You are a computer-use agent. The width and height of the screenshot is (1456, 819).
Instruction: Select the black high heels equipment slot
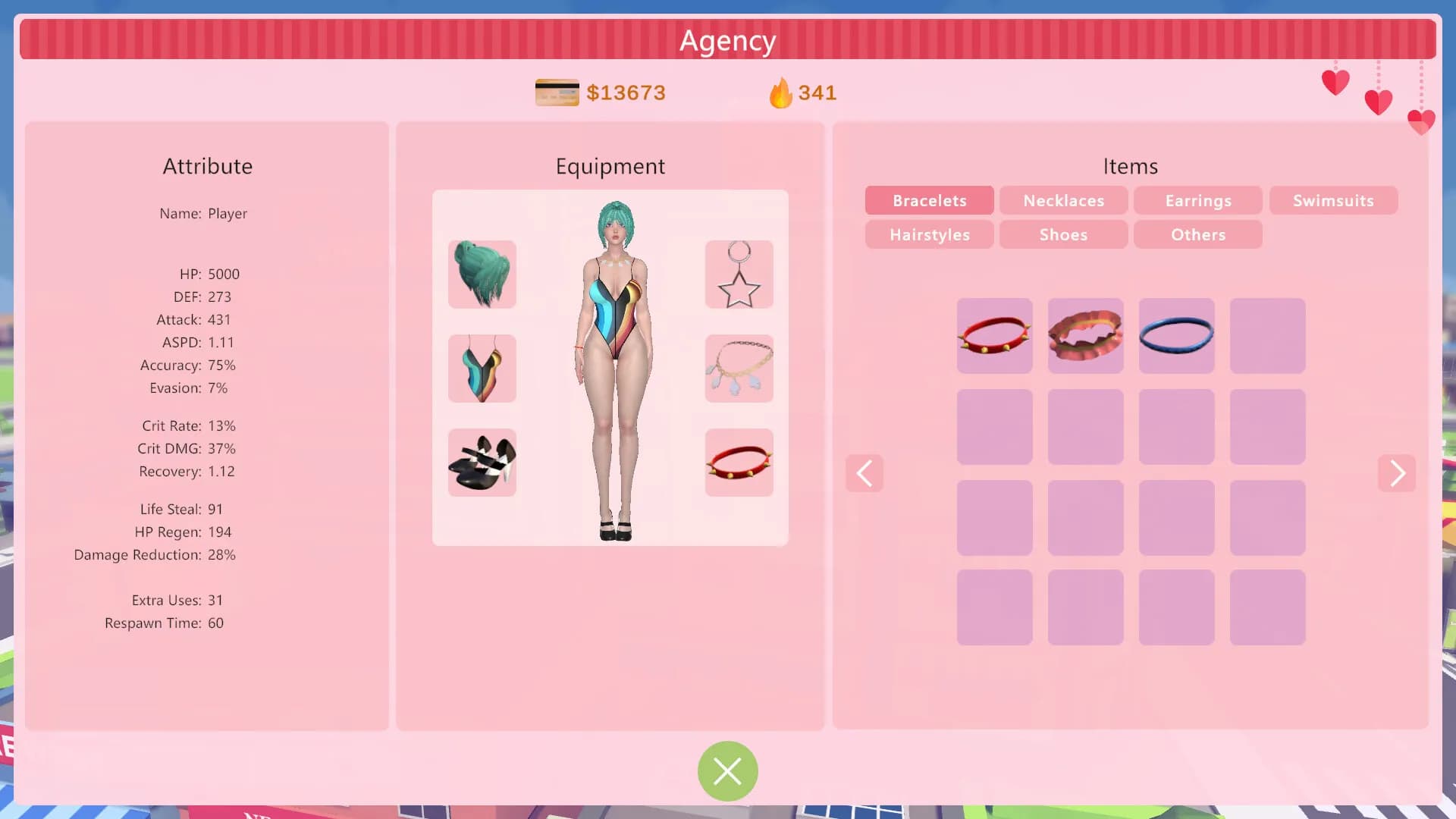pos(482,463)
